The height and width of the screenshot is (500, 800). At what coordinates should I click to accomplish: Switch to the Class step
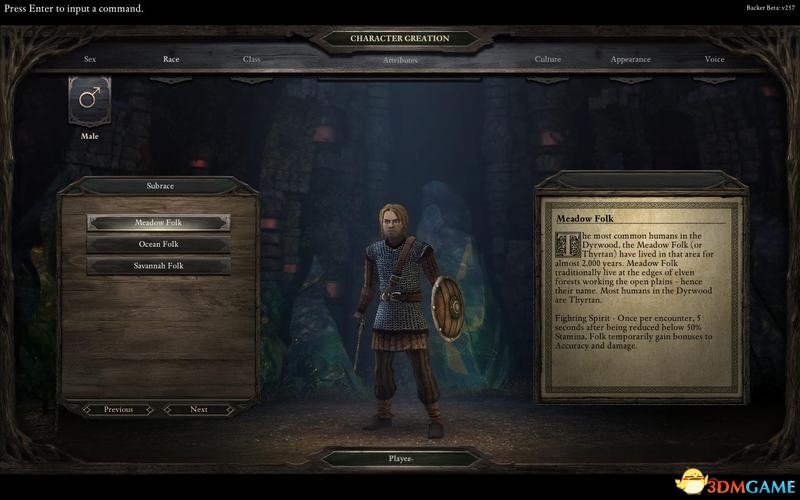tap(252, 59)
